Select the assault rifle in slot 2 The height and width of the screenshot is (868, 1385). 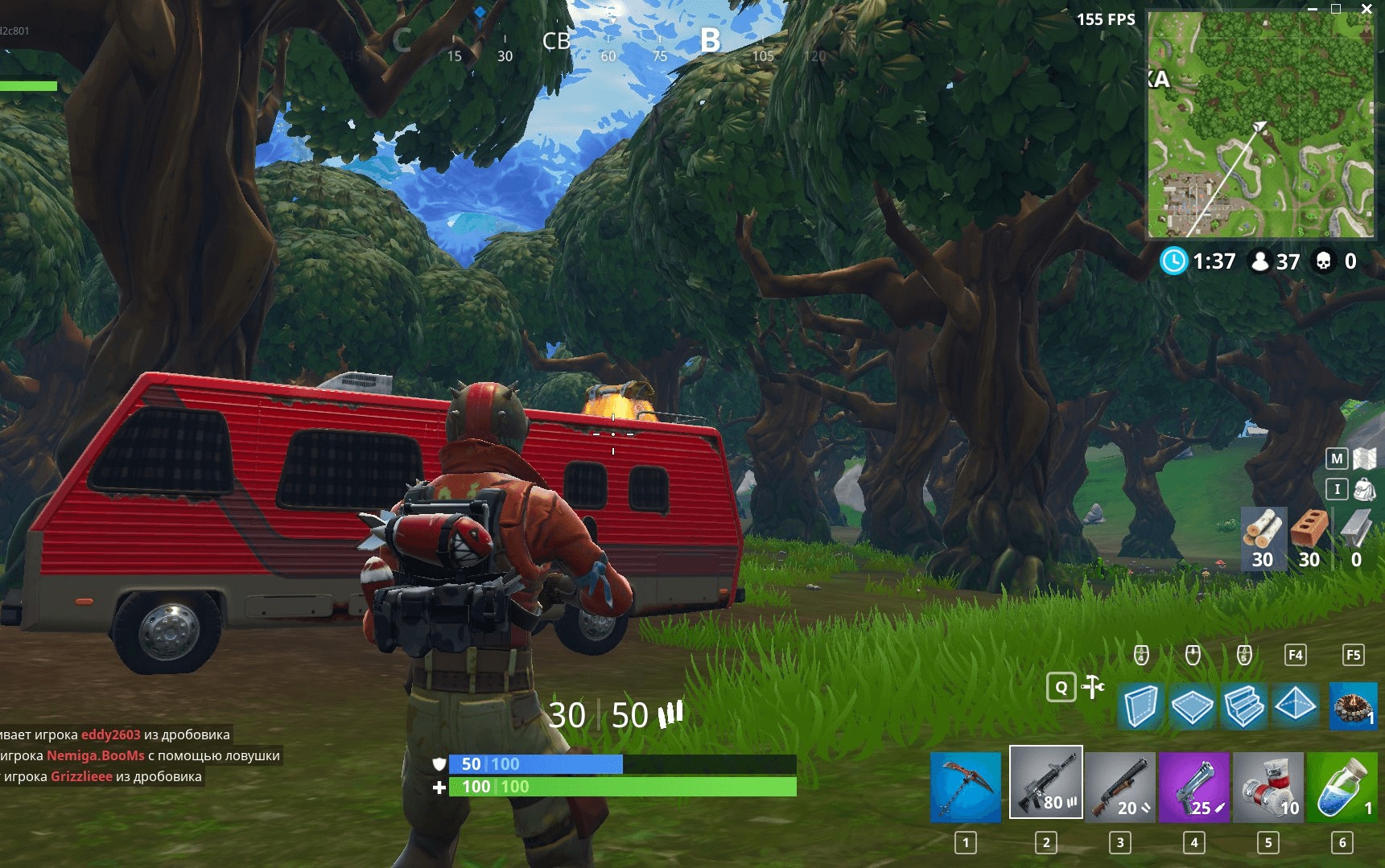click(1046, 784)
